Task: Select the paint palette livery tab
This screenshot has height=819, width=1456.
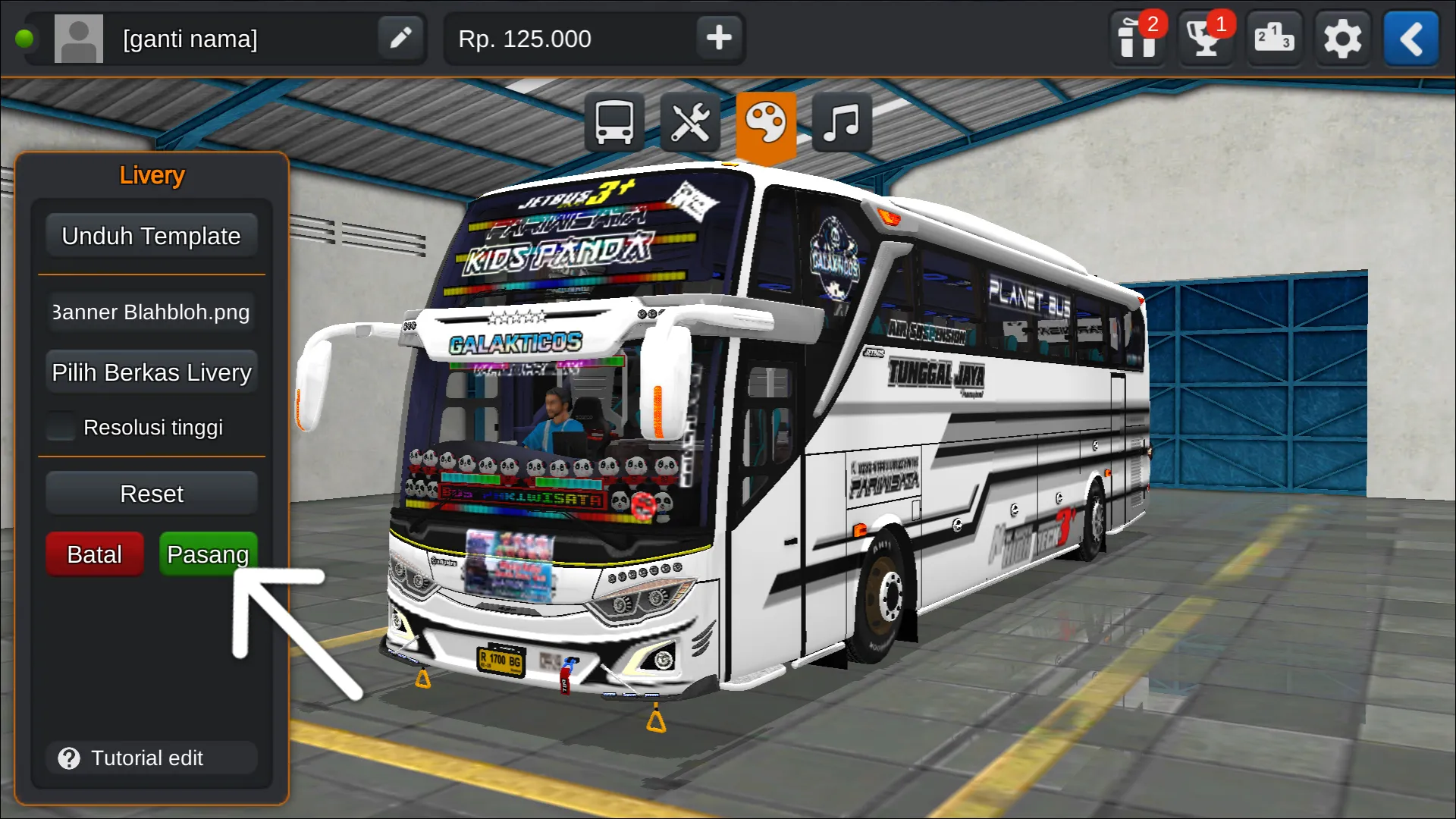Action: pos(766,123)
